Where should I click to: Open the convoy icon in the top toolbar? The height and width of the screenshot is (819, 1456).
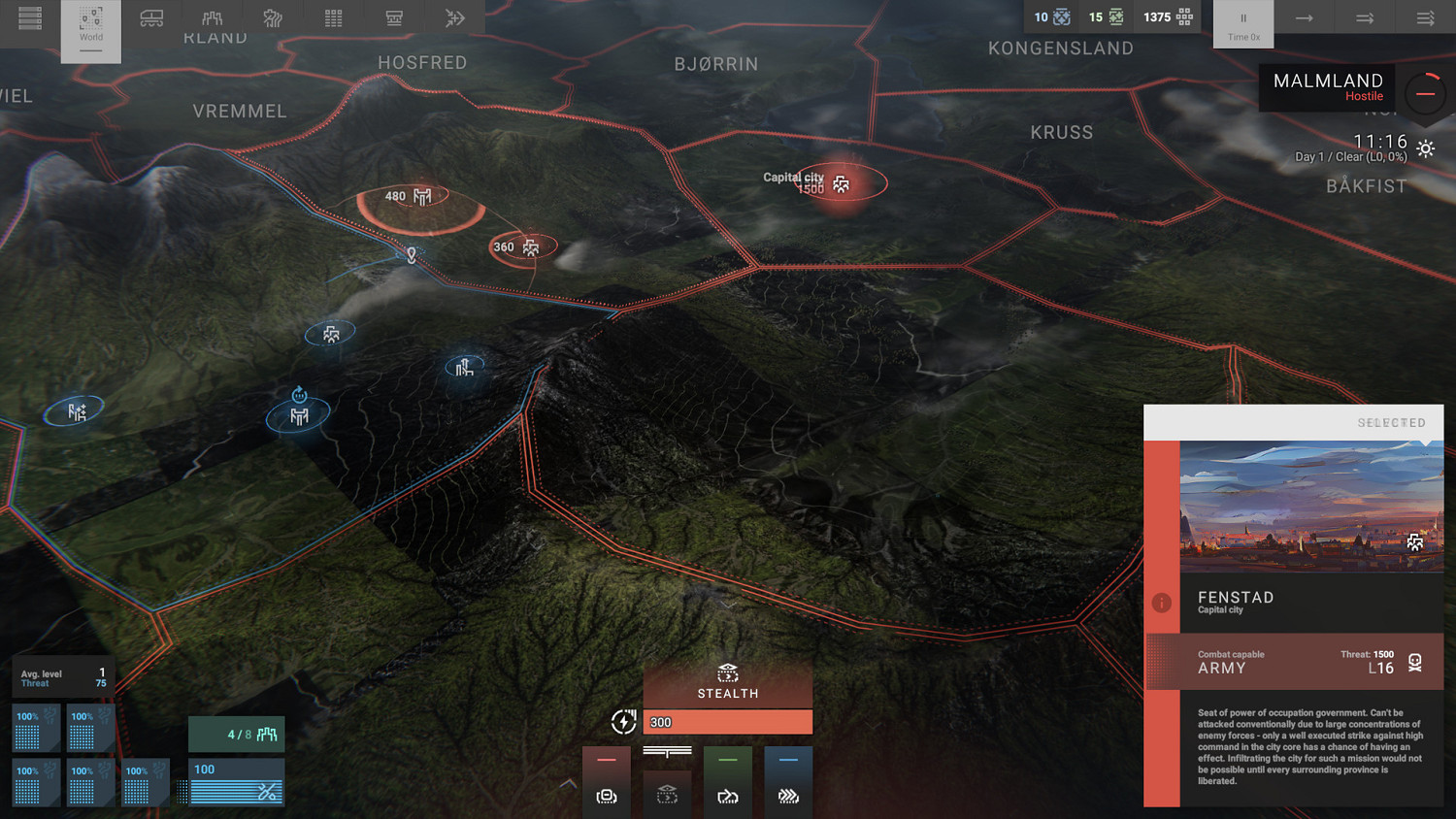(x=151, y=17)
